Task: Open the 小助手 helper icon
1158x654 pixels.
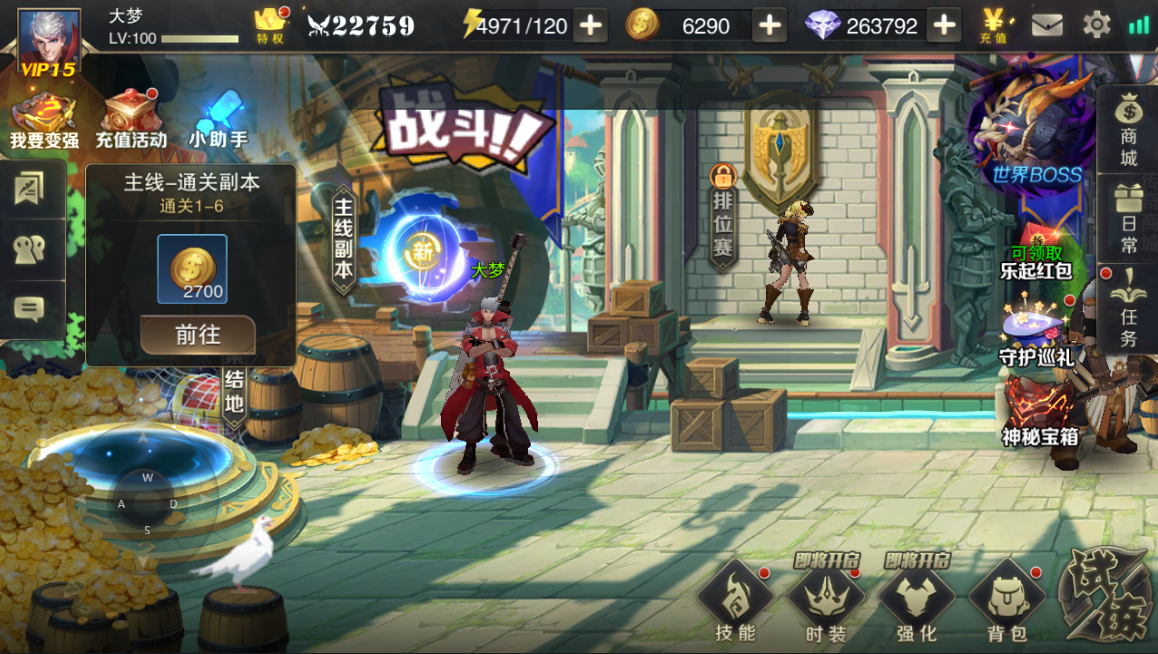Action: (218, 120)
